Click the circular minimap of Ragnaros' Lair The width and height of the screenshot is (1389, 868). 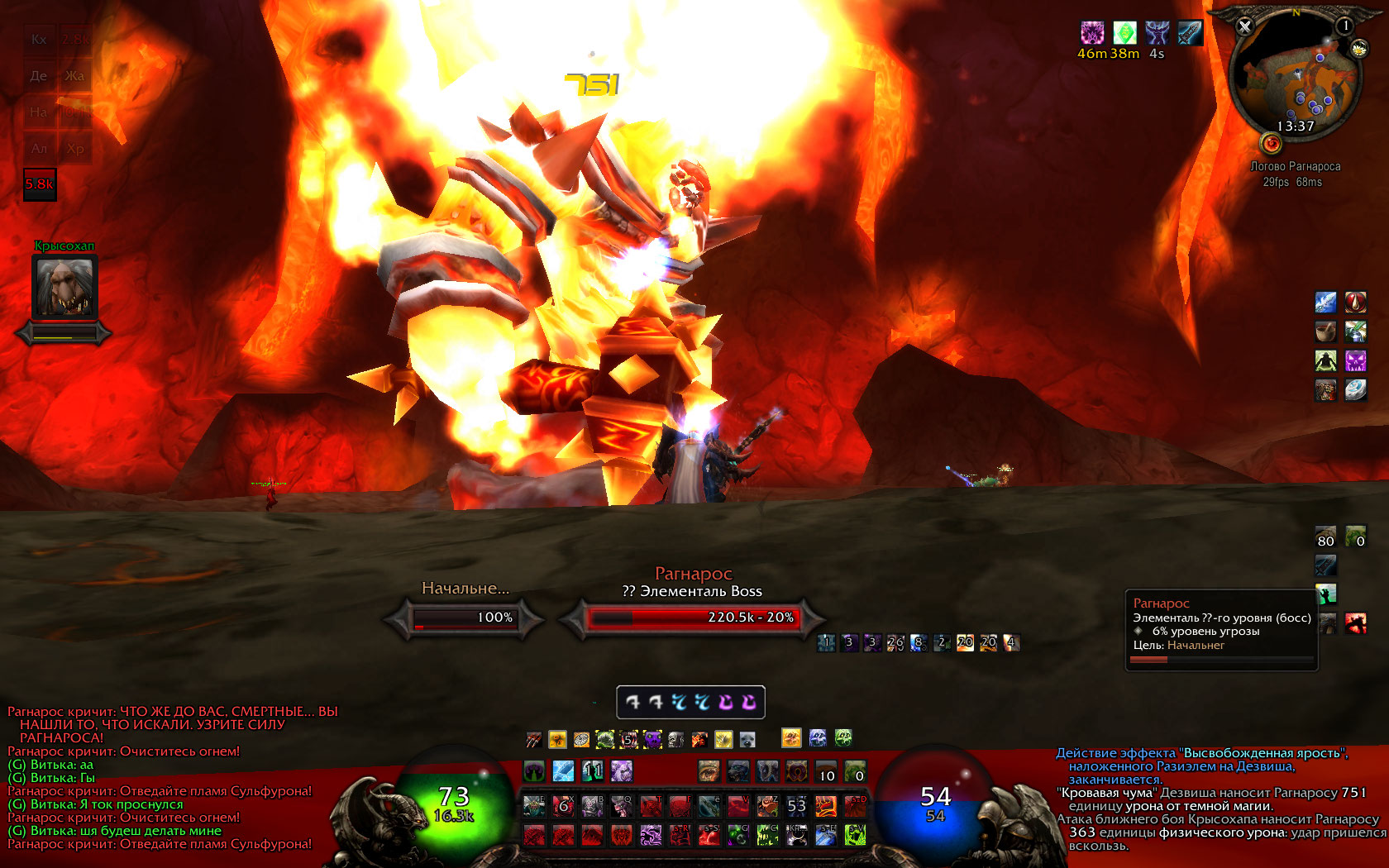(1295, 77)
